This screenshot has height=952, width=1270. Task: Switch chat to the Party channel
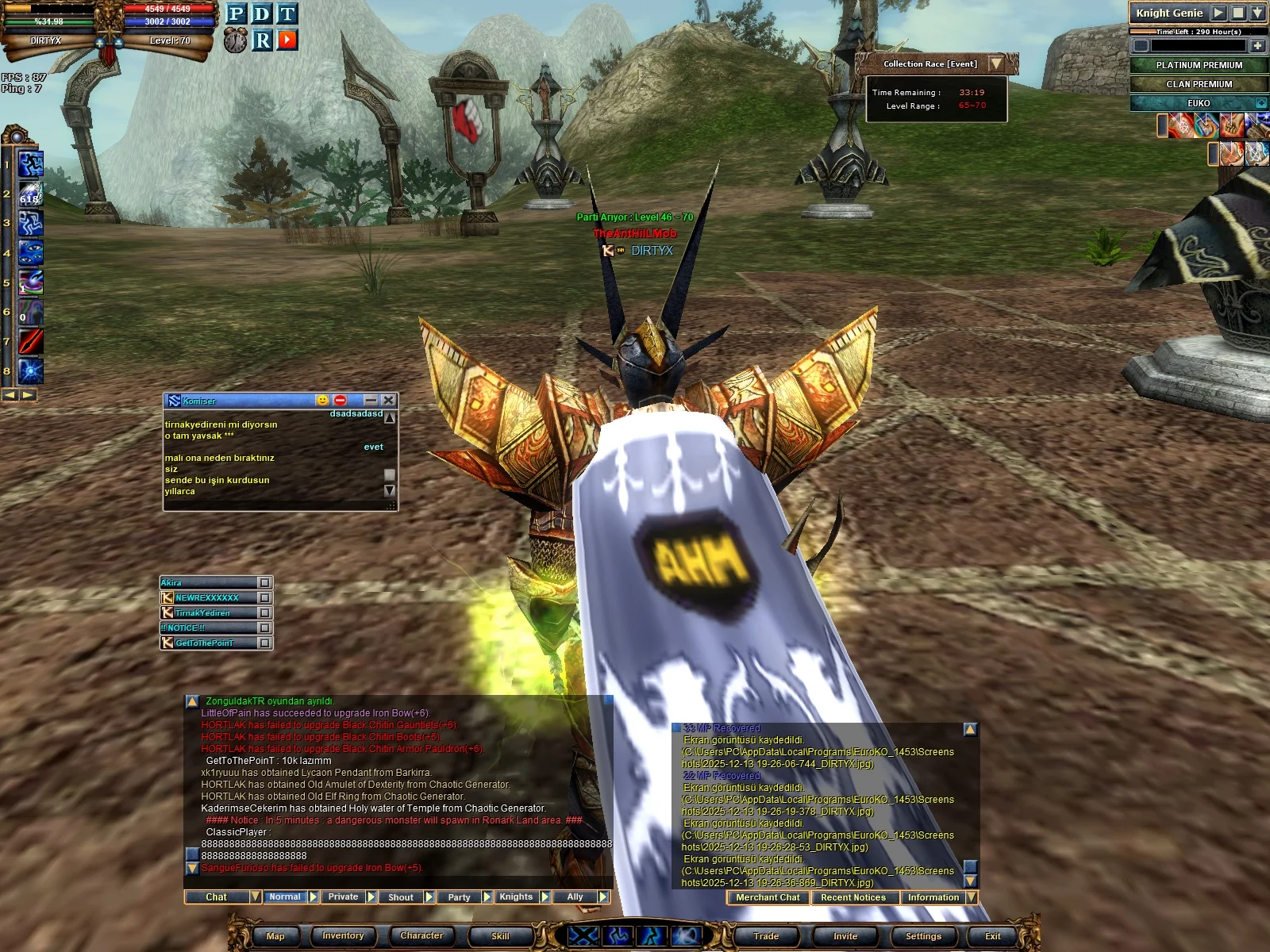(459, 897)
